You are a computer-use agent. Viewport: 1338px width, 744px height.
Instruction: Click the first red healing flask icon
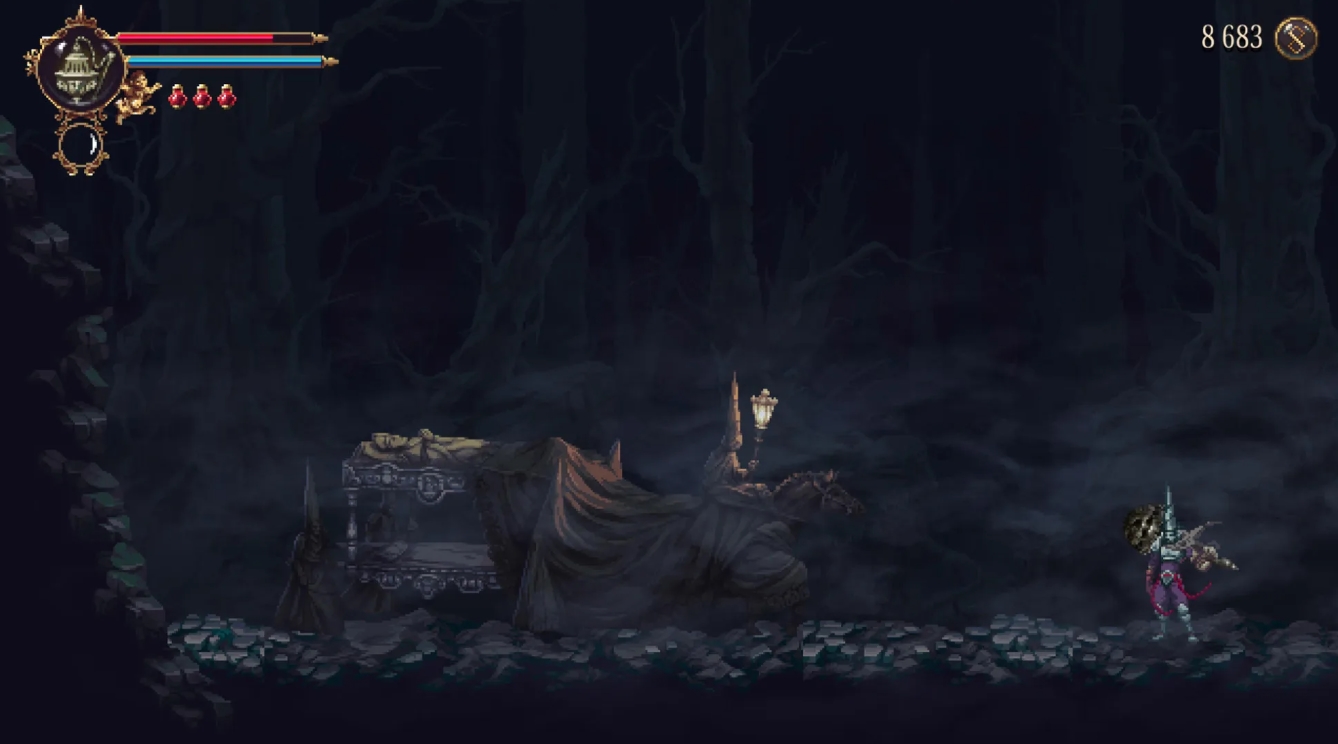[177, 98]
